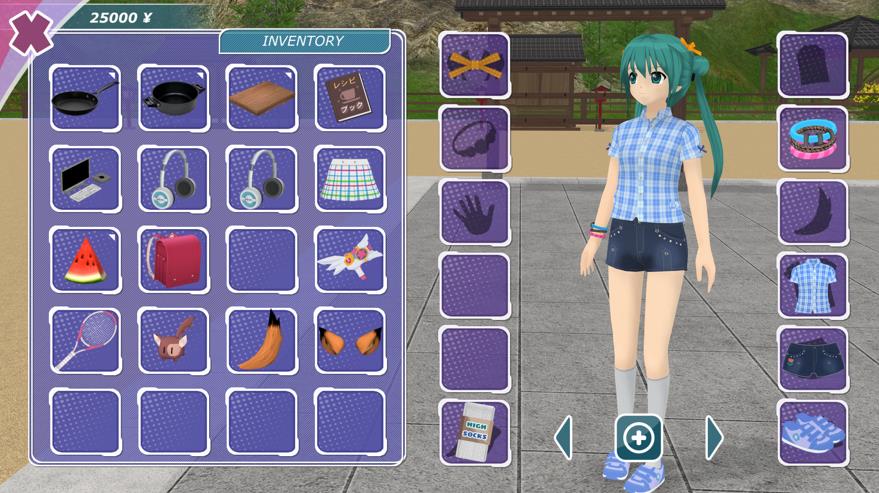Click the plus zoom button
Screen dimensions: 879x493
[638, 438]
